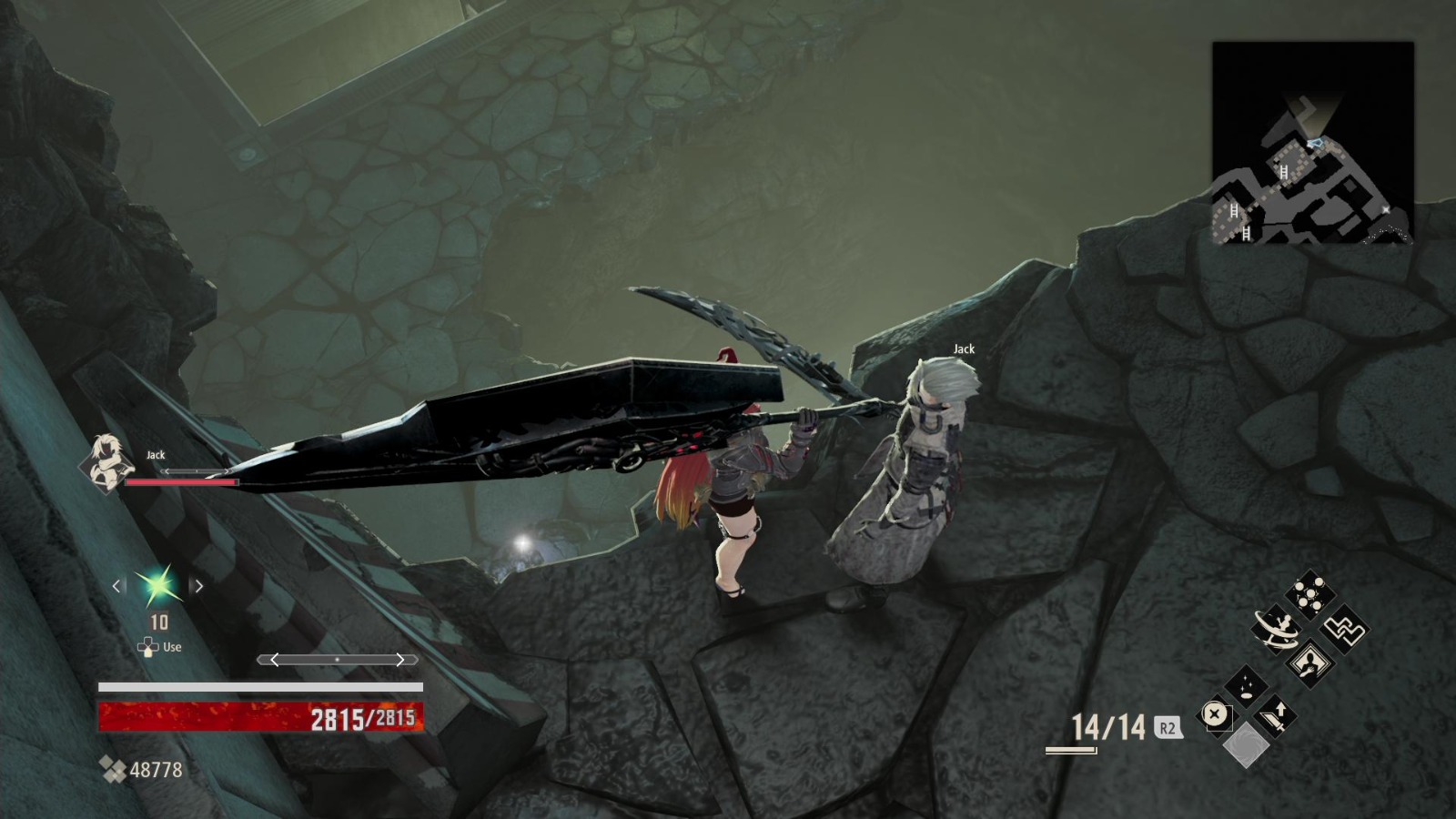This screenshot has width=1456, height=819.
Task: Select the maze-pattern gift icon
Action: tap(1343, 630)
